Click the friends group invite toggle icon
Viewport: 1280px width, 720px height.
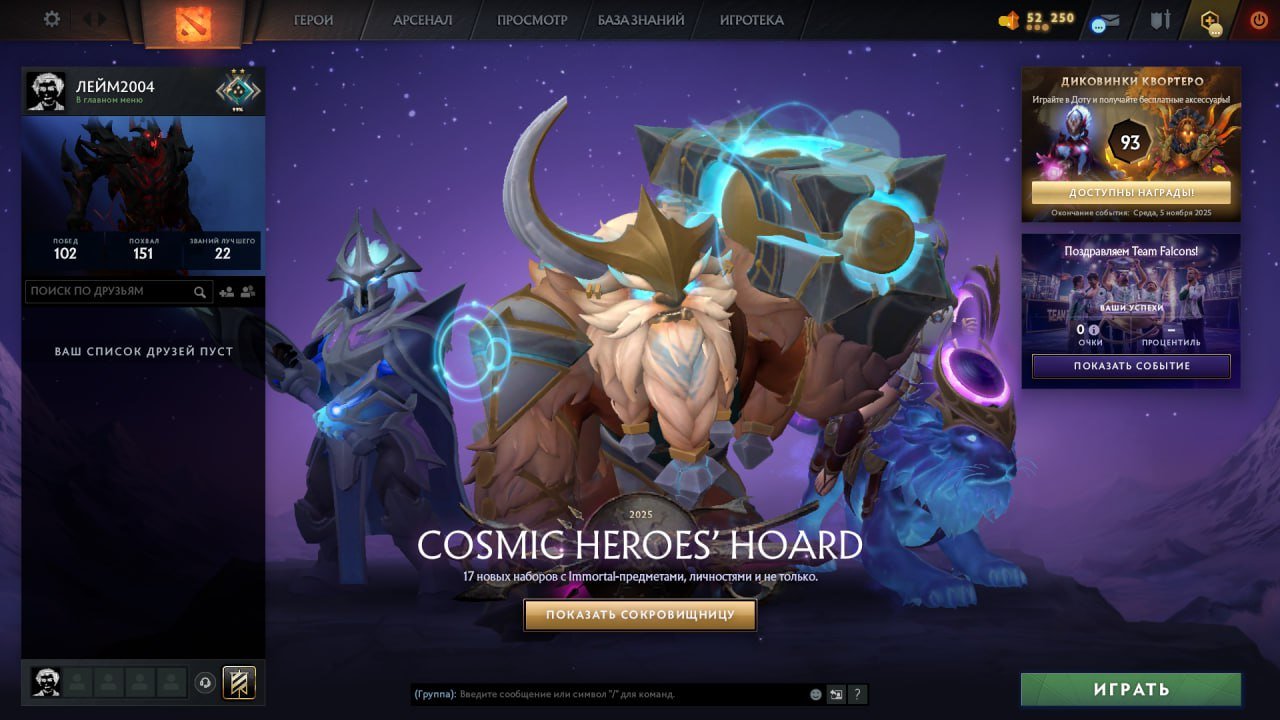(249, 291)
